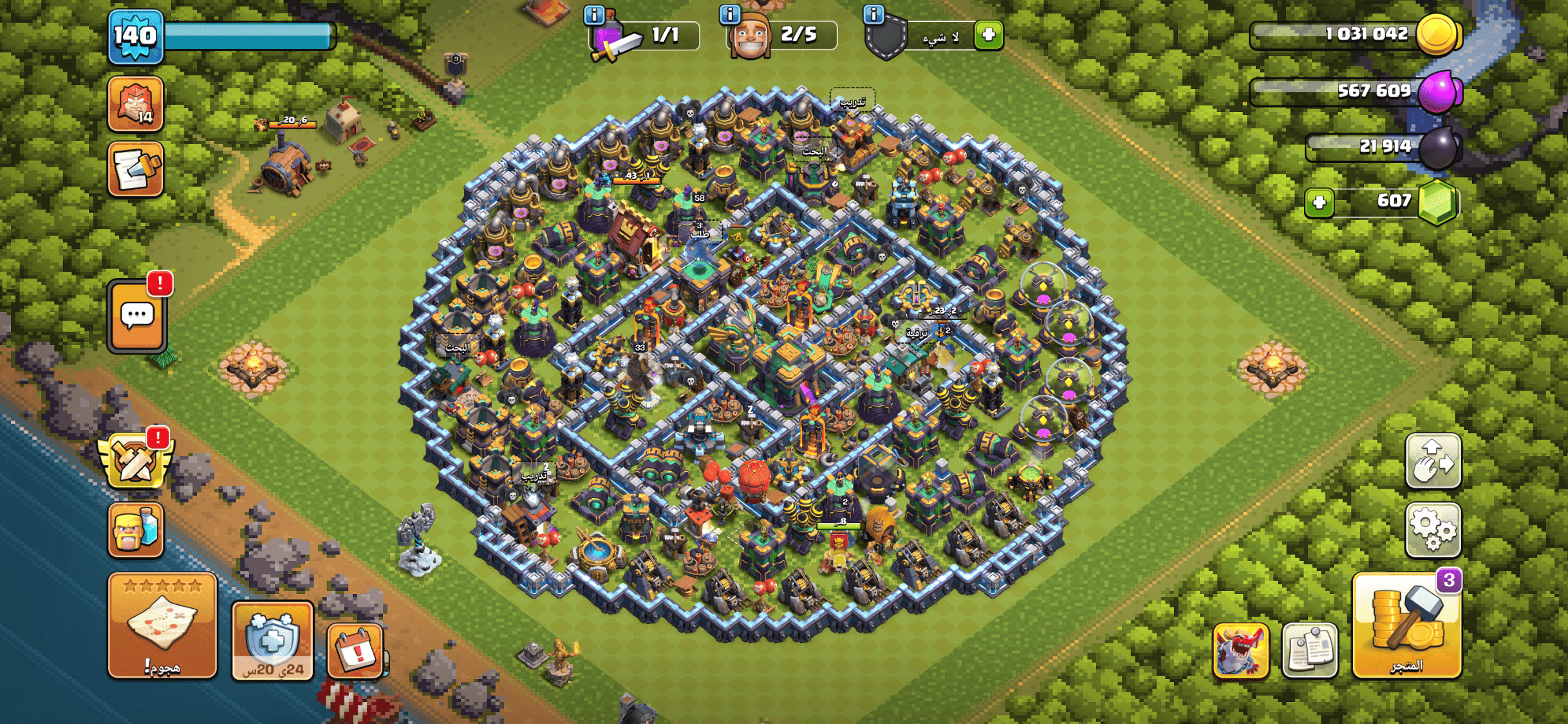1568x724 pixels.
Task: Open the chat speech bubble button
Action: 137,317
